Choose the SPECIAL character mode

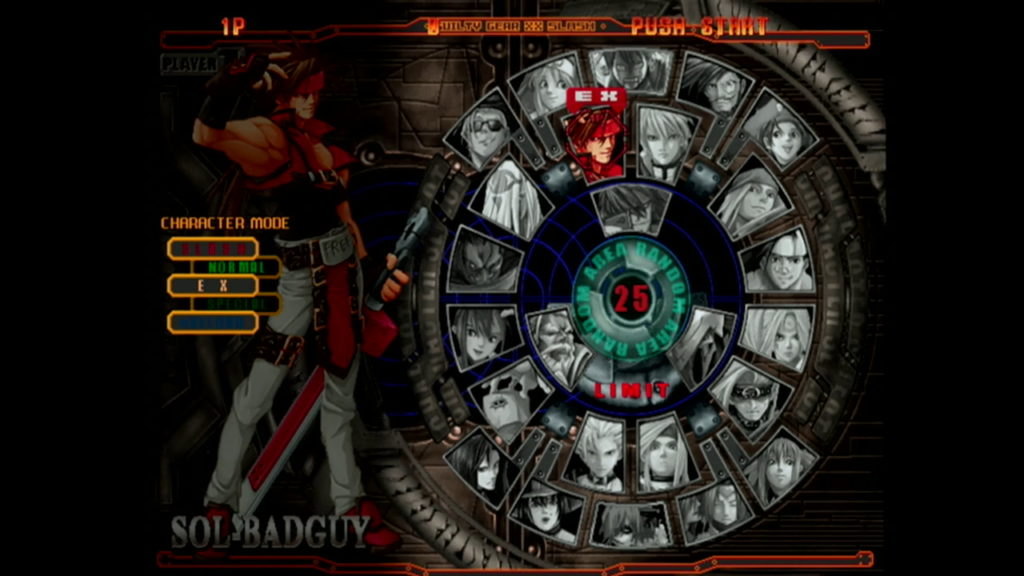[236, 304]
